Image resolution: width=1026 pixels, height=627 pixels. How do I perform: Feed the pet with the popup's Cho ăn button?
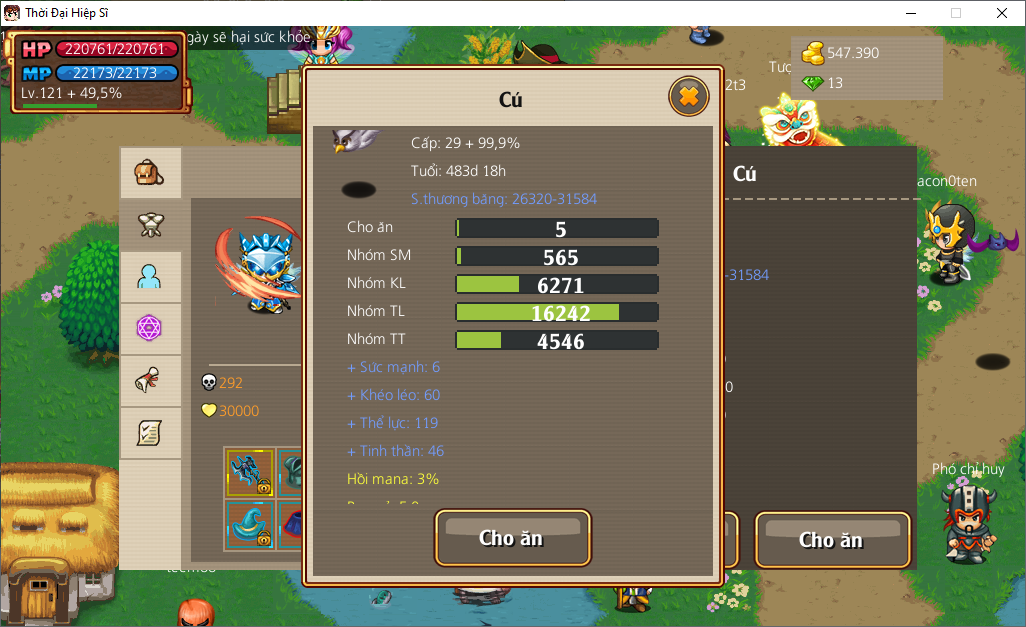point(512,538)
